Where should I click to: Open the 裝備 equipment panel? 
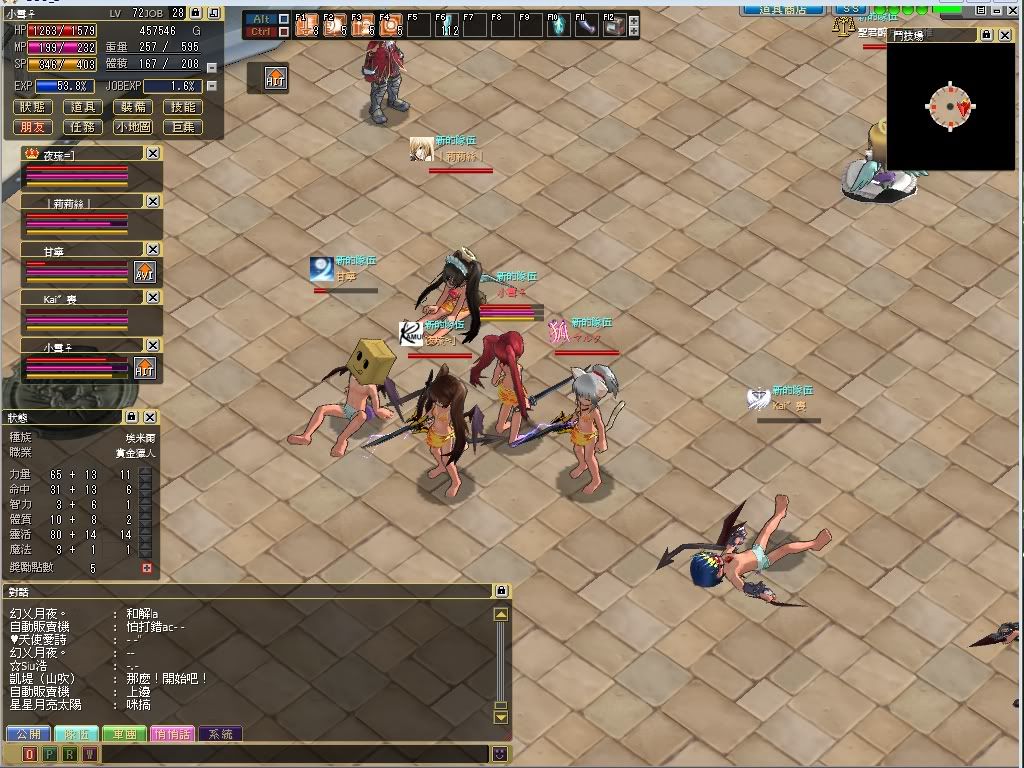pyautogui.click(x=133, y=107)
